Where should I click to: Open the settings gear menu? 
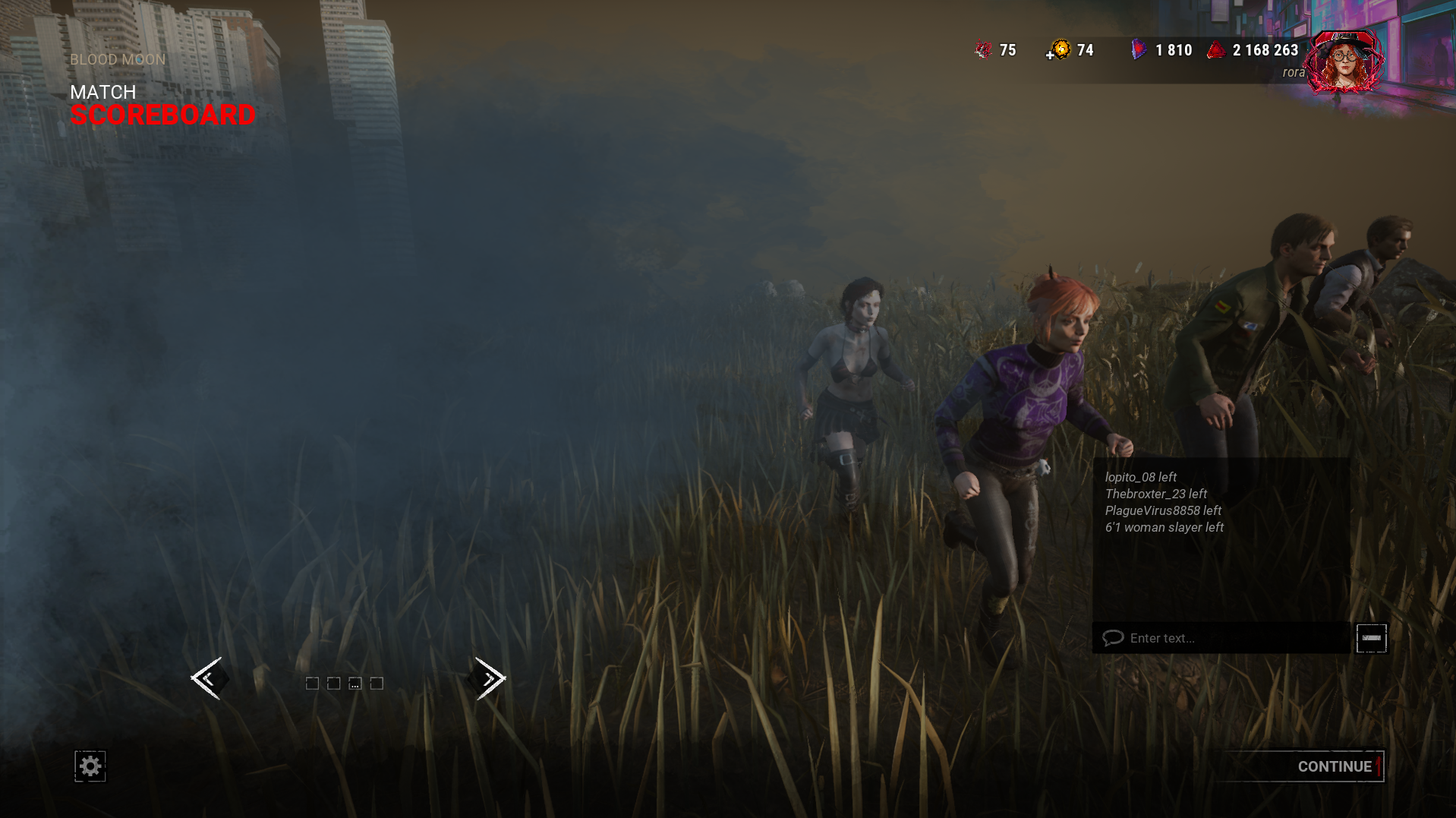coord(90,766)
